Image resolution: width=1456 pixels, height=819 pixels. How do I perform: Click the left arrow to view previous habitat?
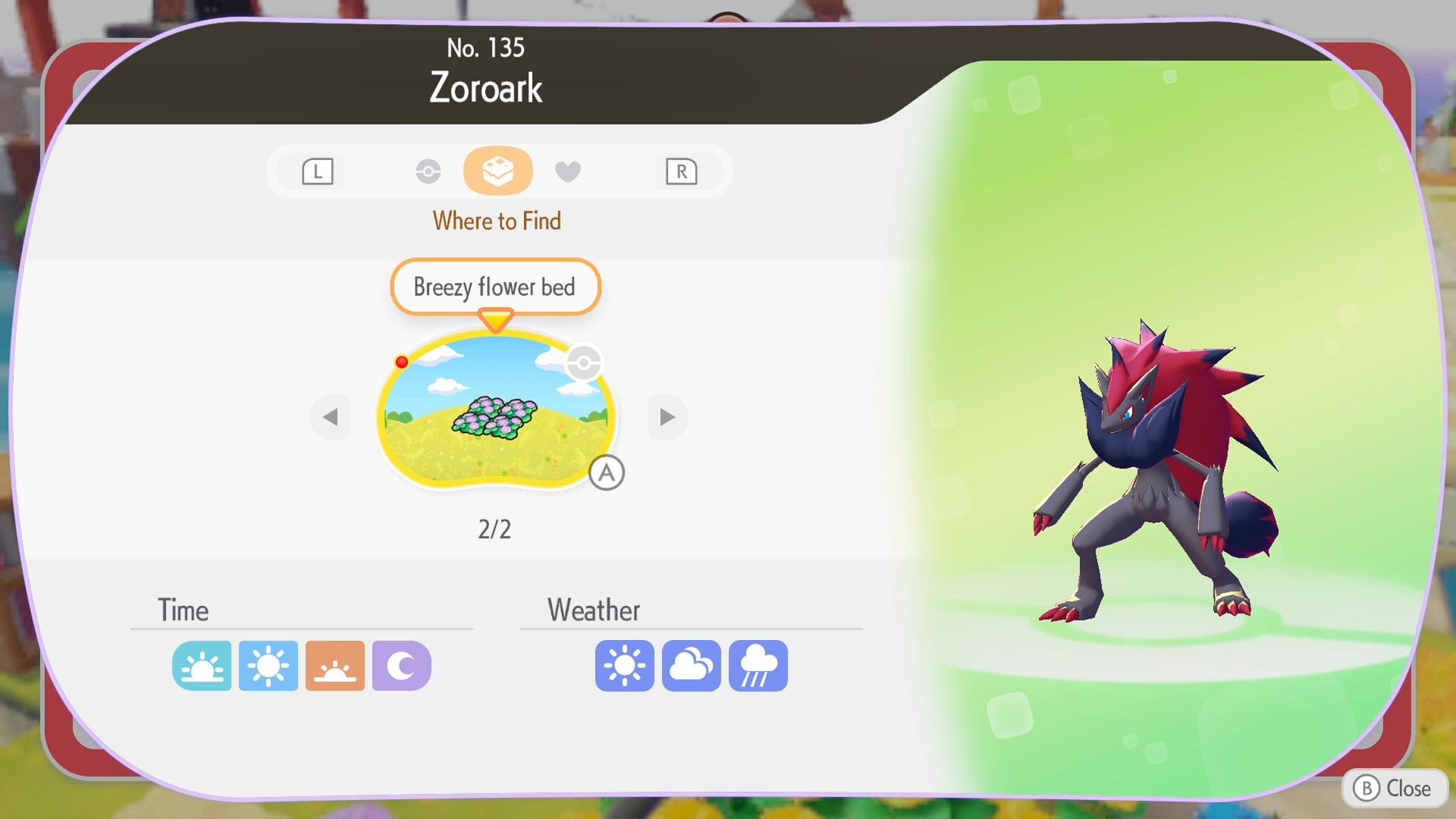click(x=330, y=417)
